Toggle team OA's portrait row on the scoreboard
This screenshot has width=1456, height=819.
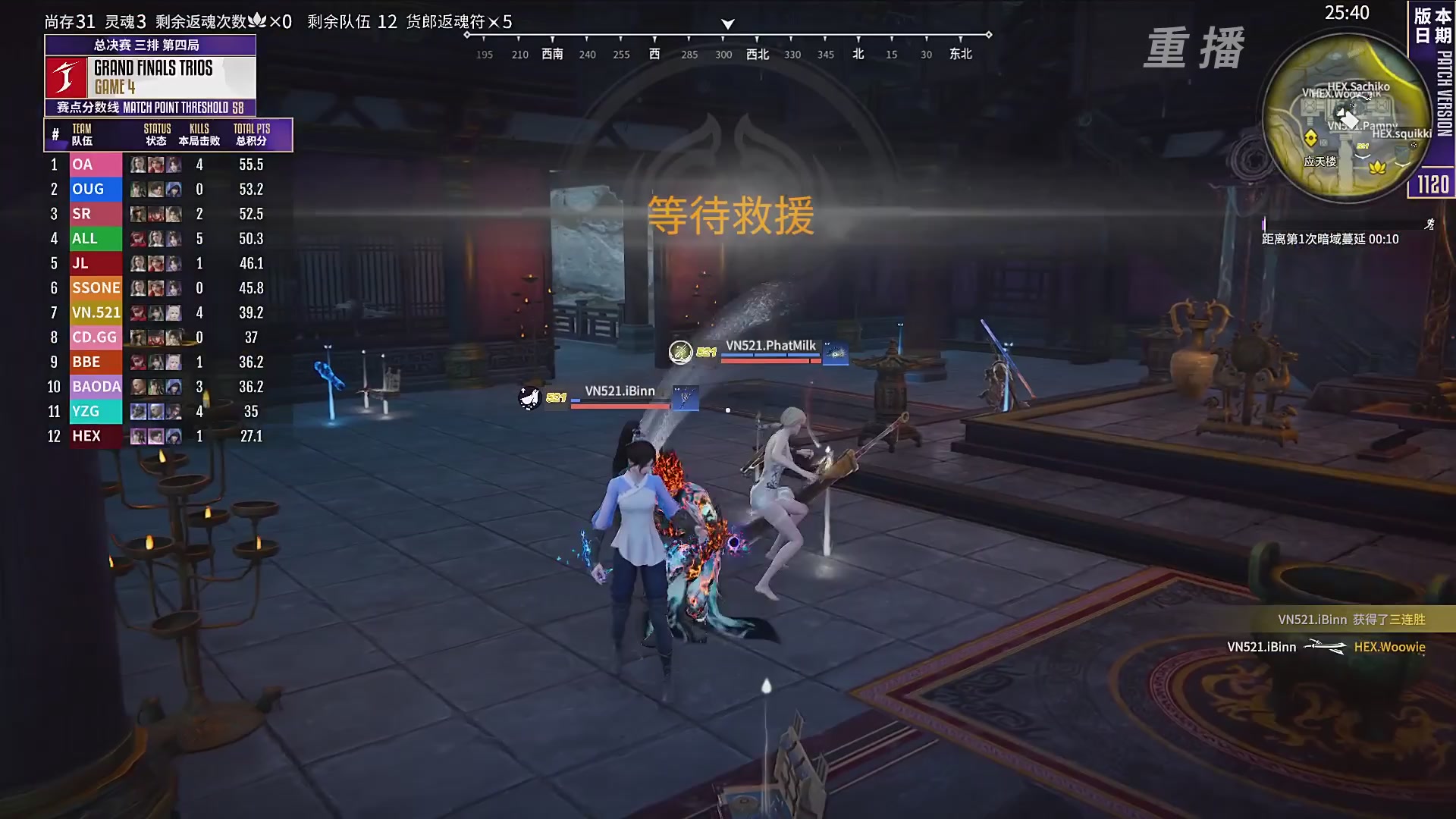[155, 165]
